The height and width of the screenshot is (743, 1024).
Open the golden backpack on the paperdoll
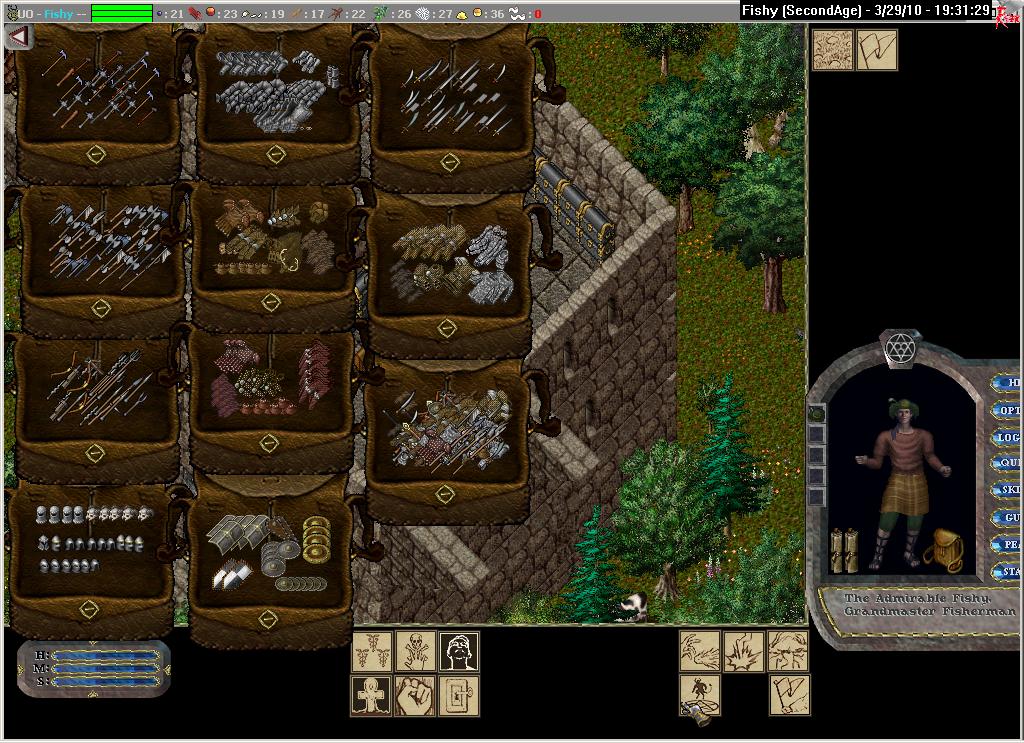(x=942, y=551)
